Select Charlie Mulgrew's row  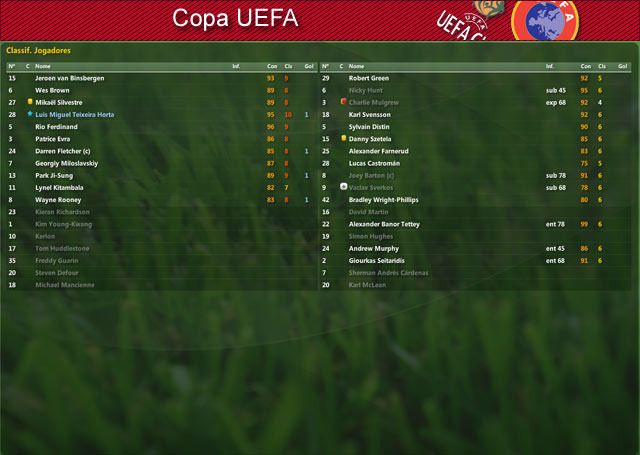372,102
